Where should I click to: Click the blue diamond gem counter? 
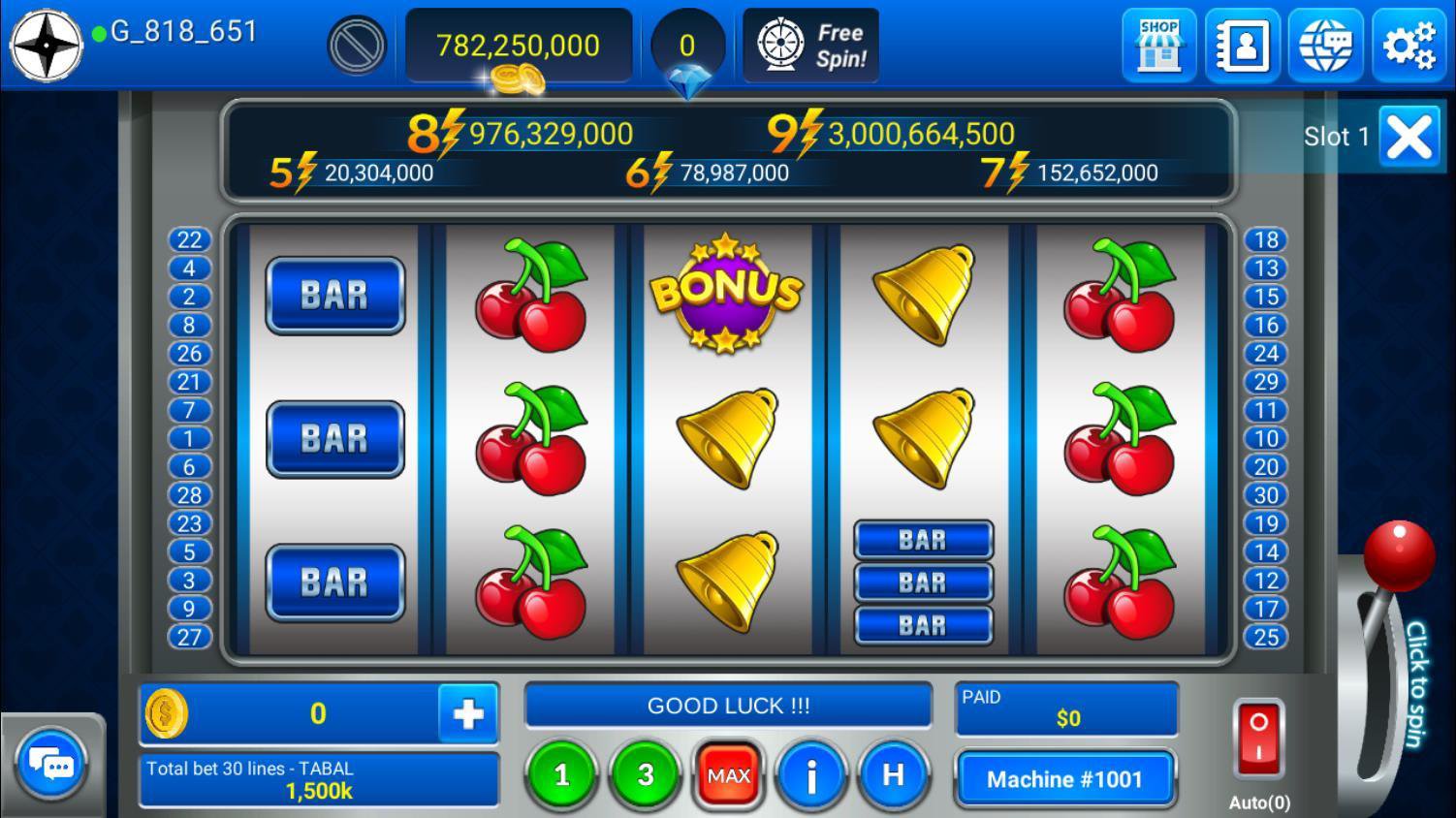[x=687, y=53]
